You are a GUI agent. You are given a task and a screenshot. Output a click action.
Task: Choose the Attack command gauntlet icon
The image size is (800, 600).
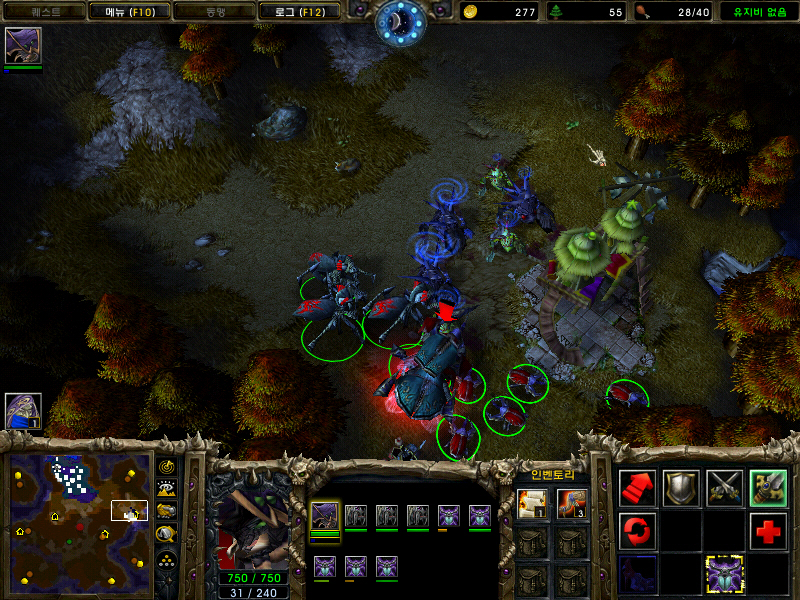tap(768, 487)
